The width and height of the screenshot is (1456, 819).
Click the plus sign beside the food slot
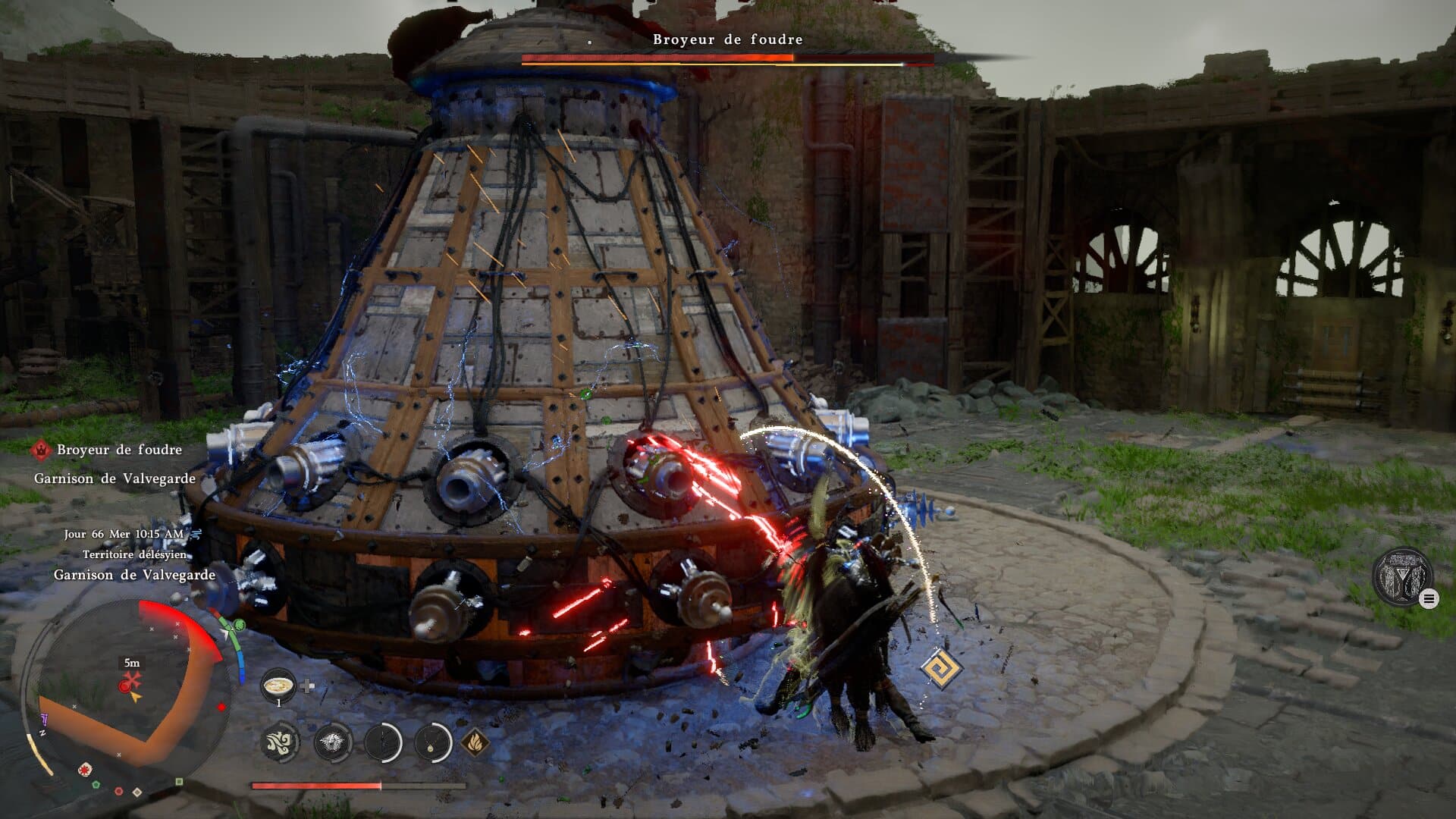pos(307,686)
